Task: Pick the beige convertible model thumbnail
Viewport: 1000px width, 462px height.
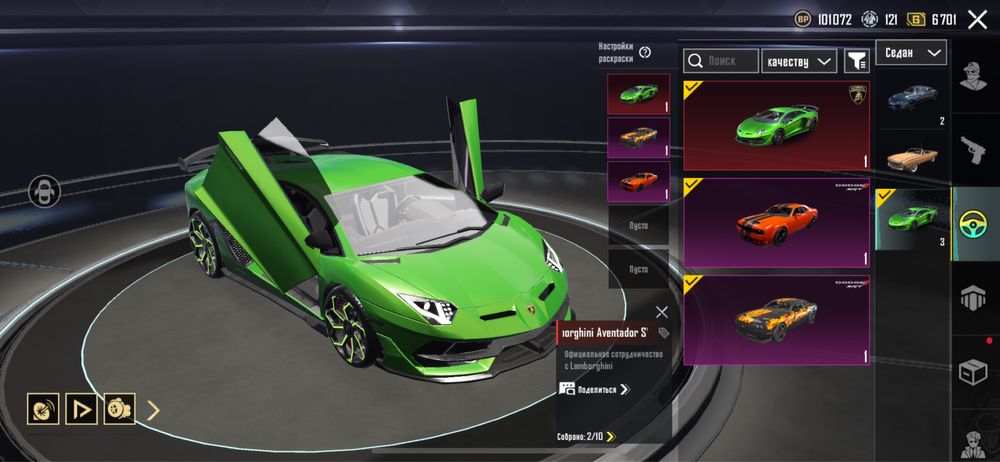Action: 911,157
